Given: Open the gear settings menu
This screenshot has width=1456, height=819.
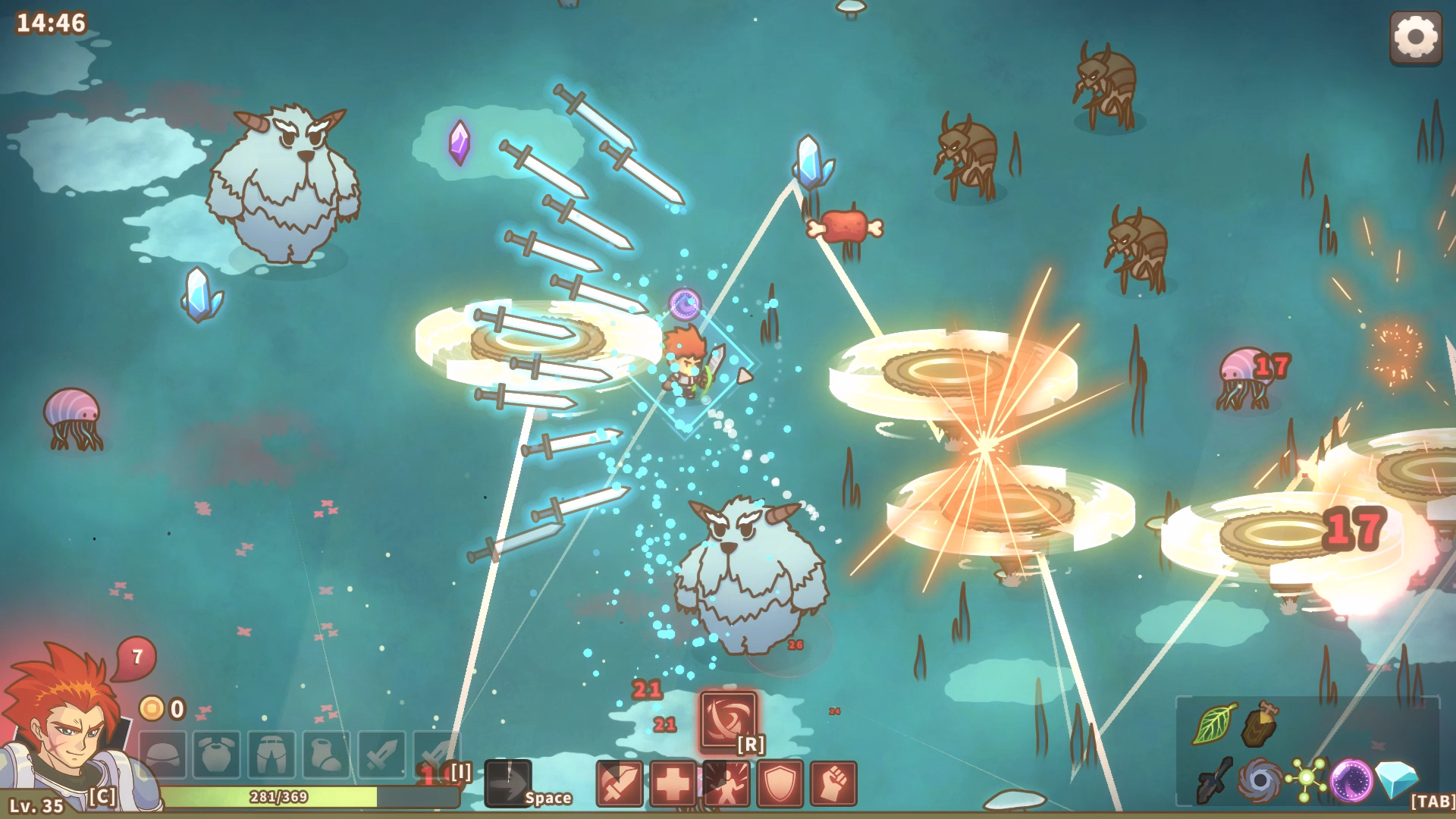Looking at the screenshot, I should tap(1415, 36).
